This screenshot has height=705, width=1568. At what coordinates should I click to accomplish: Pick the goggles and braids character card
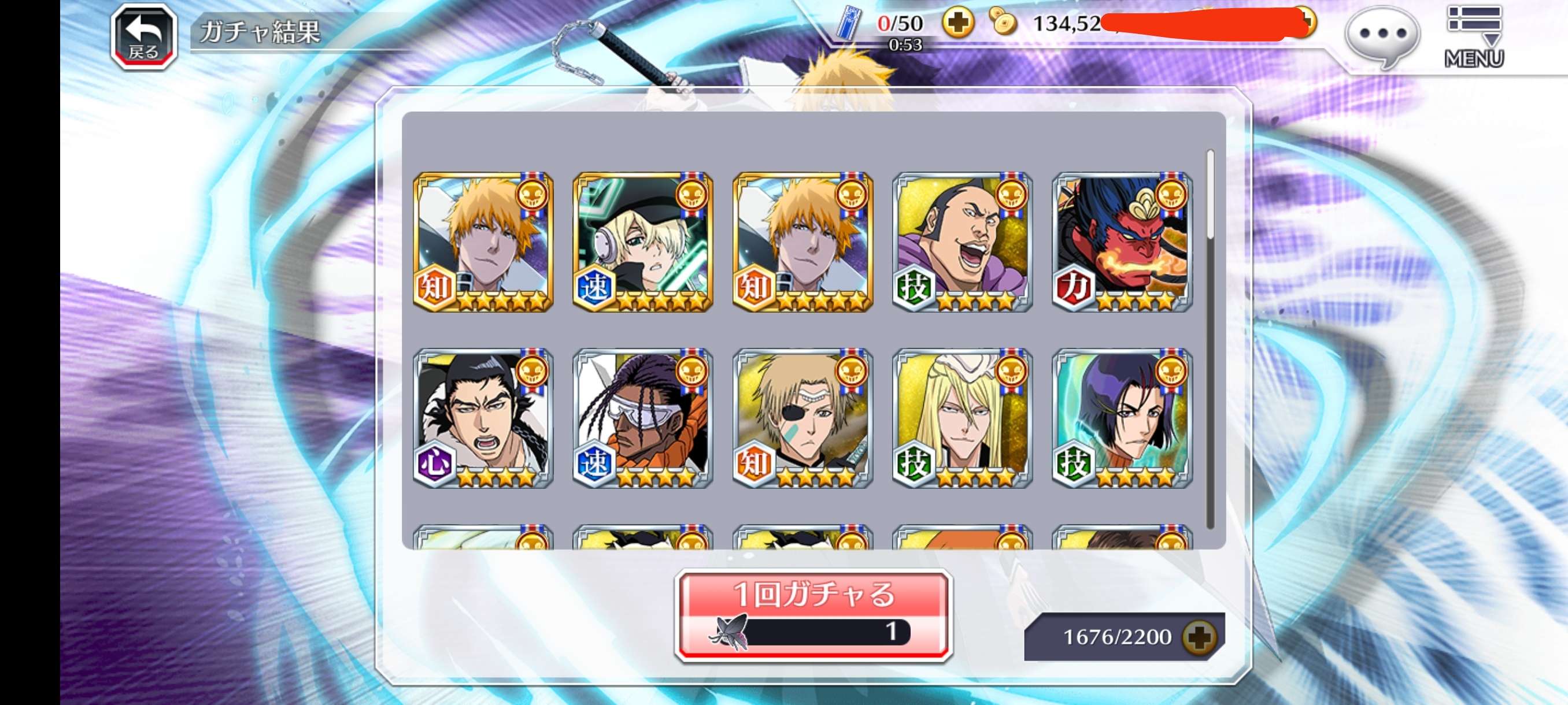pos(643,418)
